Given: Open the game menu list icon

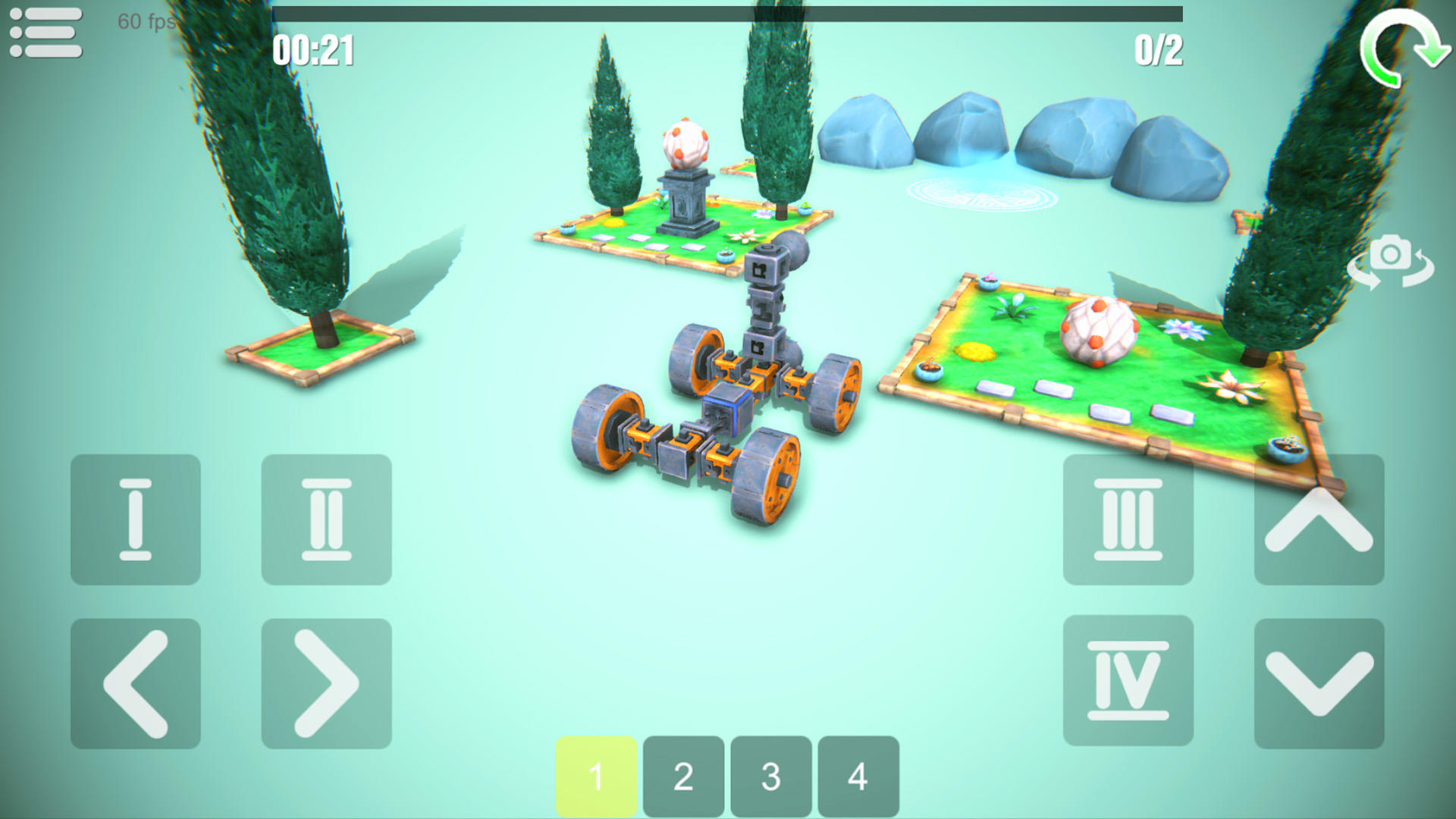Looking at the screenshot, I should click(x=45, y=34).
